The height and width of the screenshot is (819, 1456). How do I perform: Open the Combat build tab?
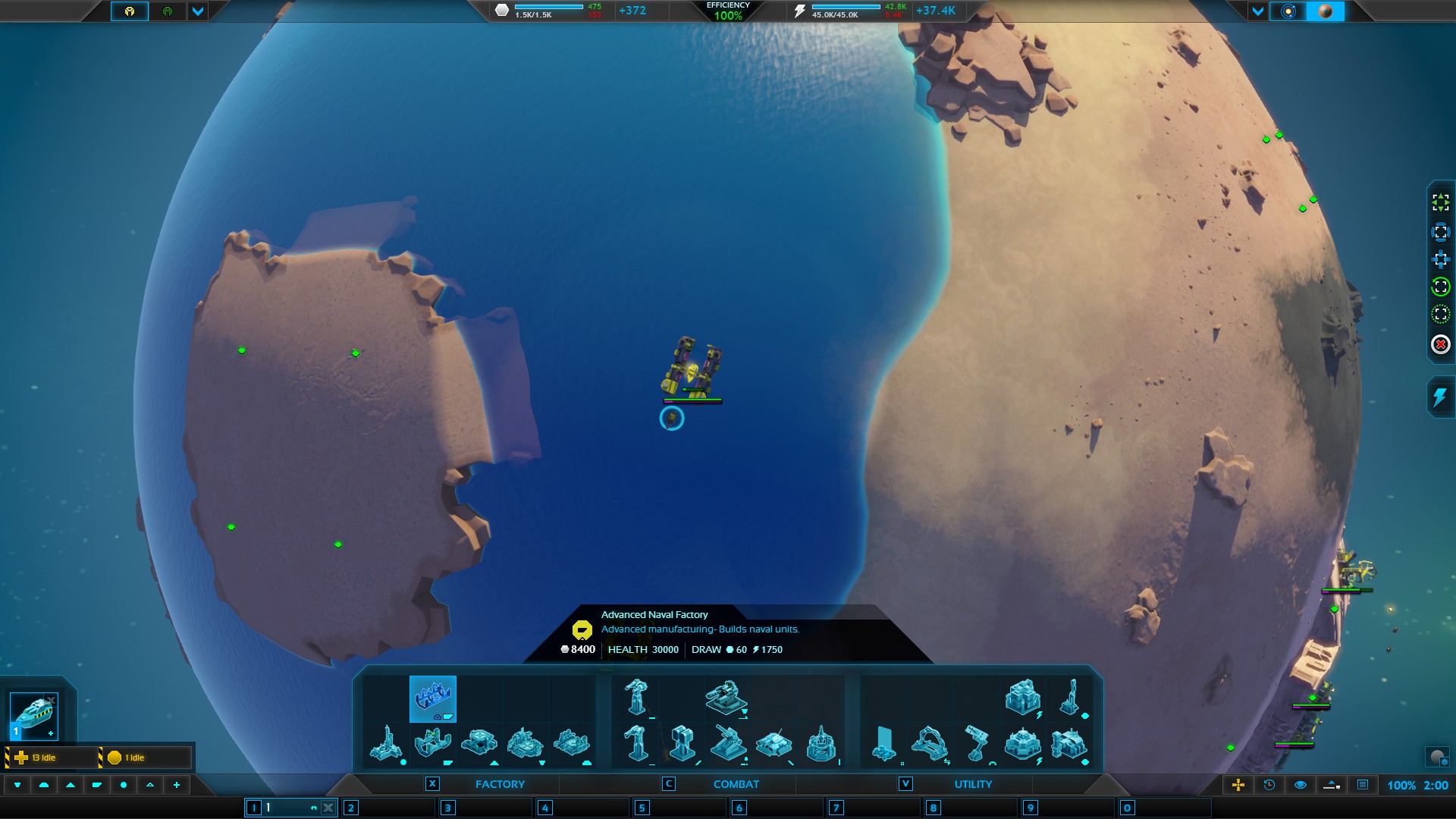(x=735, y=784)
